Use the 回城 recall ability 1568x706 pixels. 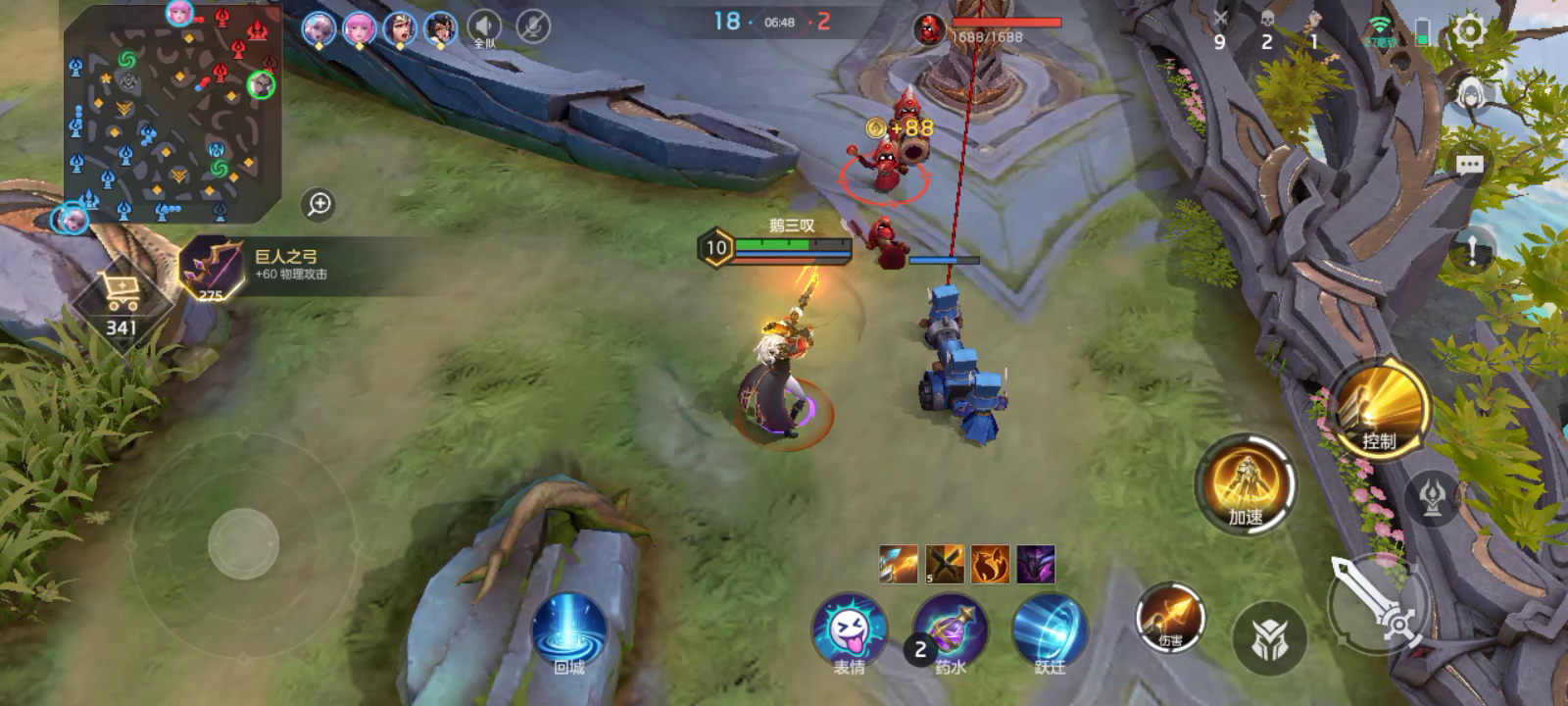click(569, 632)
